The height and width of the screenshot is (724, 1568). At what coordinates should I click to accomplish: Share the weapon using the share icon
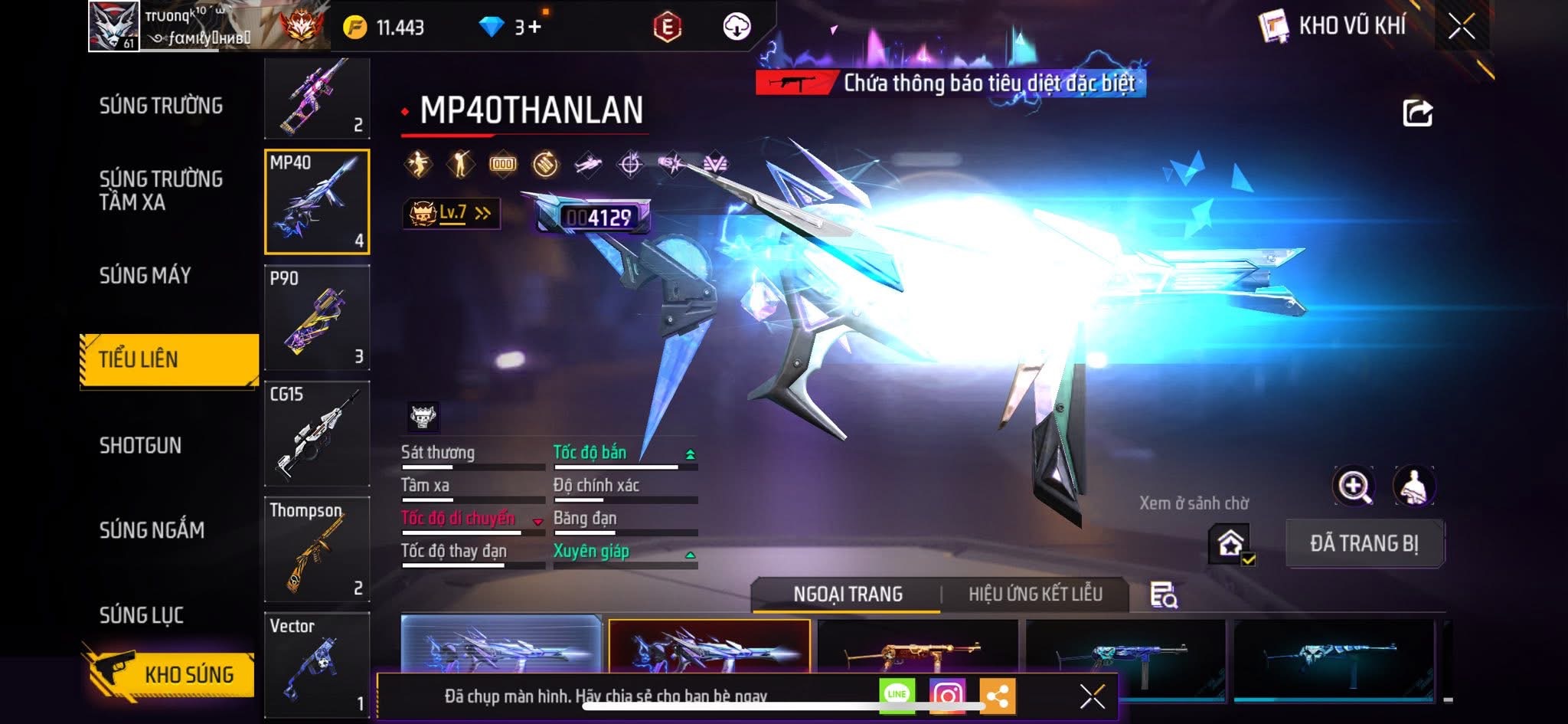(x=1417, y=113)
